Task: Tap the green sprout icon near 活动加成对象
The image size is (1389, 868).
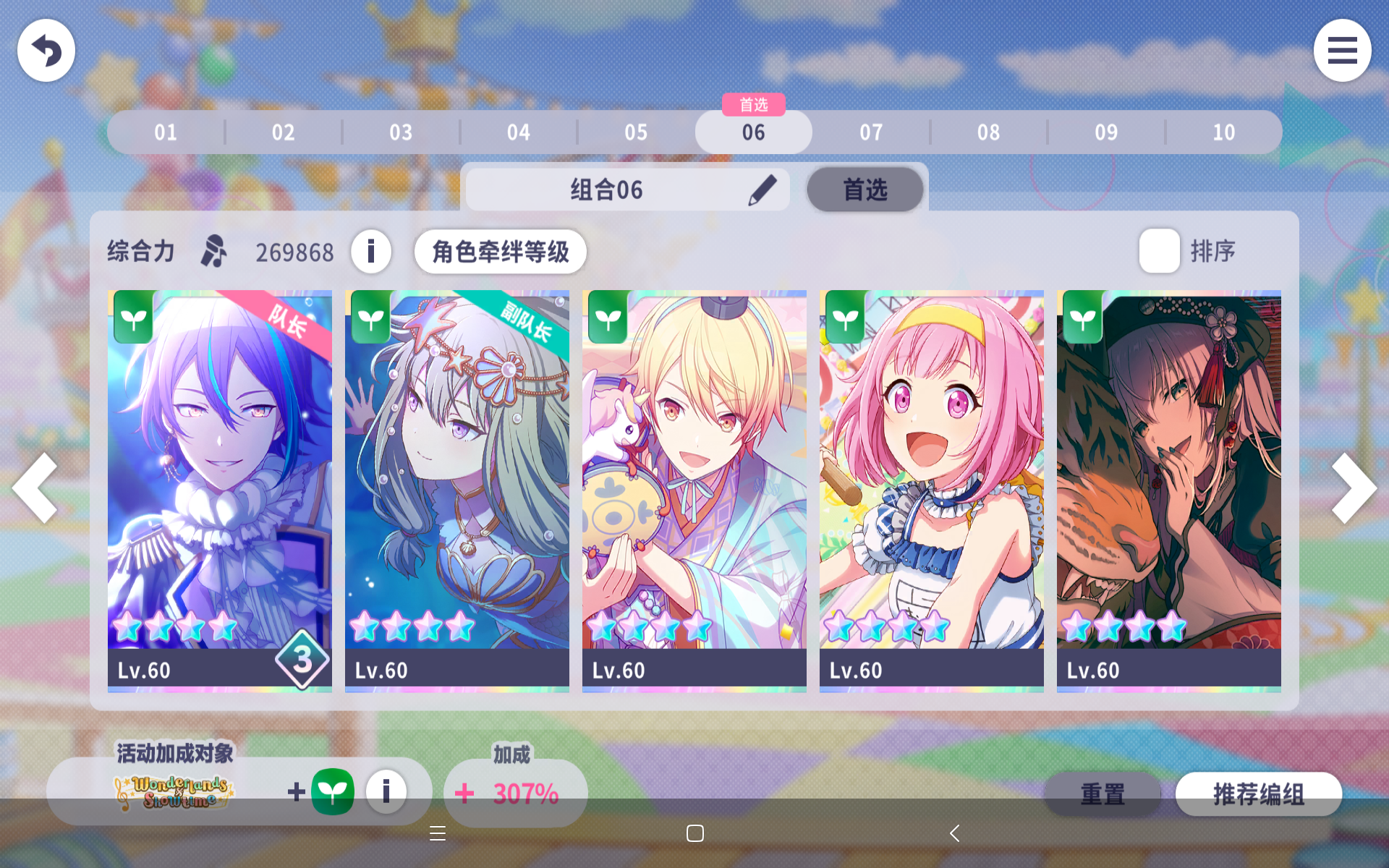Action: pyautogui.click(x=334, y=792)
